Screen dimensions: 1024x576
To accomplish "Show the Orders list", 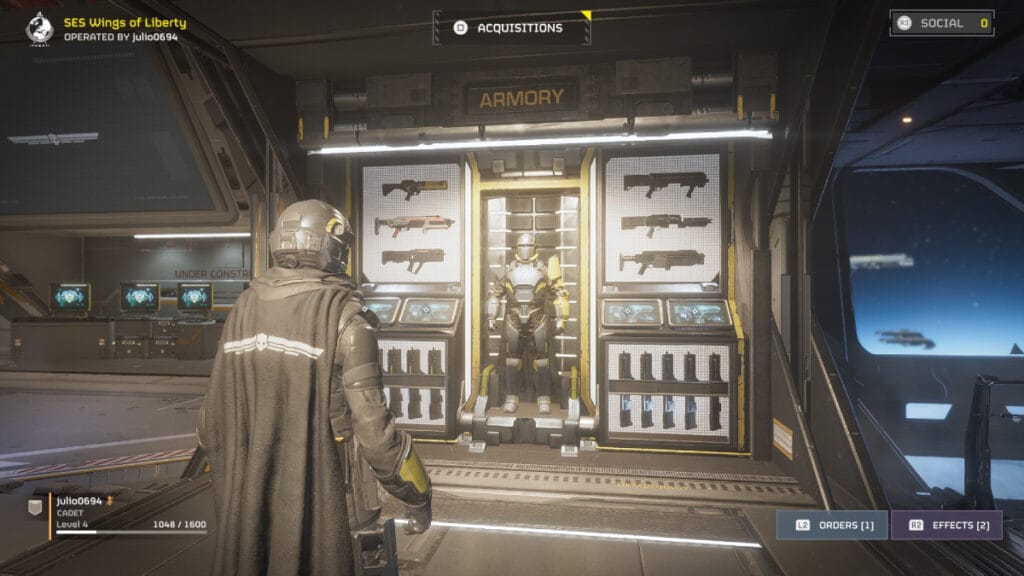I will [x=832, y=525].
